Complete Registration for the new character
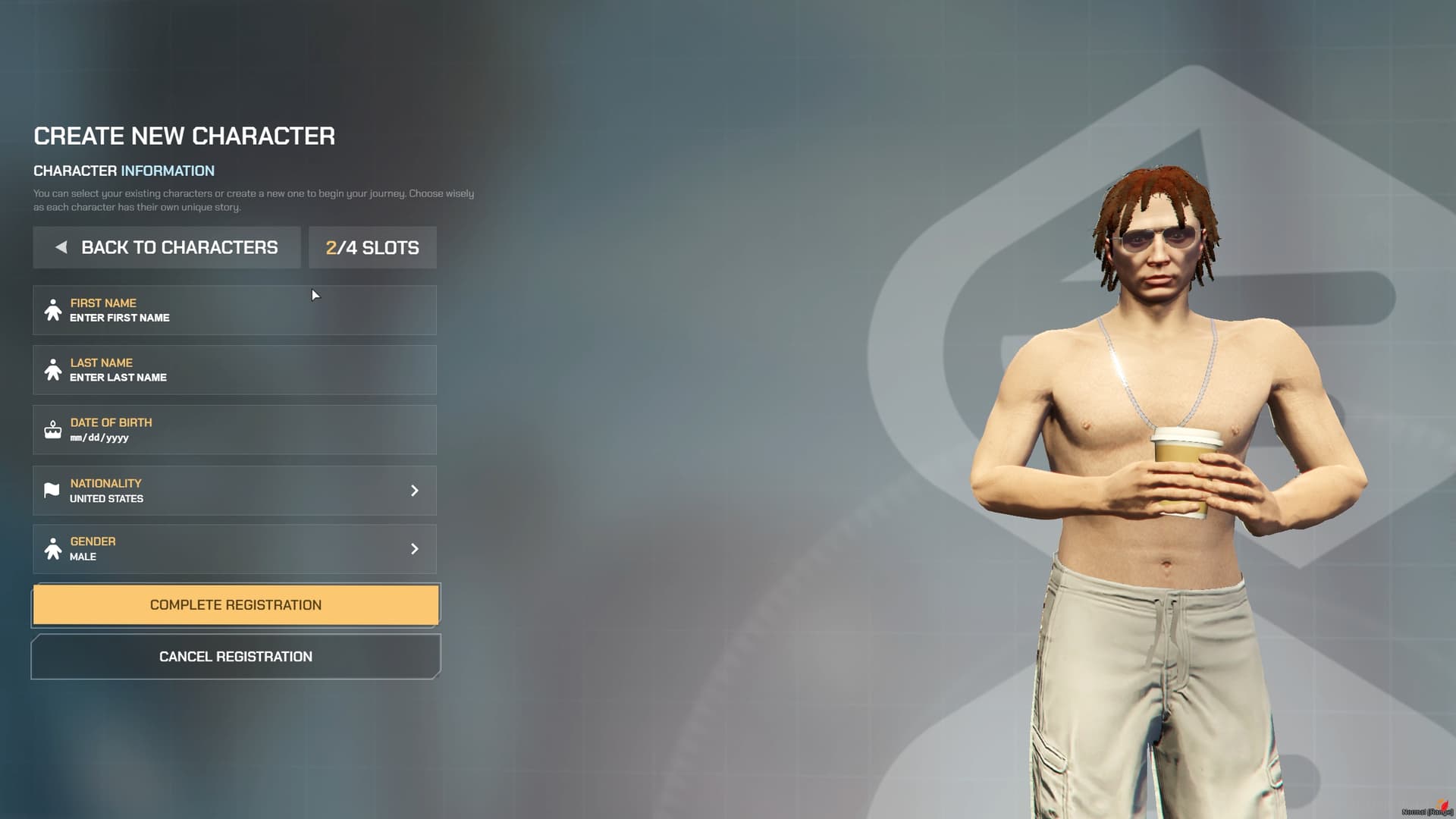Image resolution: width=1456 pixels, height=819 pixels. (x=235, y=605)
